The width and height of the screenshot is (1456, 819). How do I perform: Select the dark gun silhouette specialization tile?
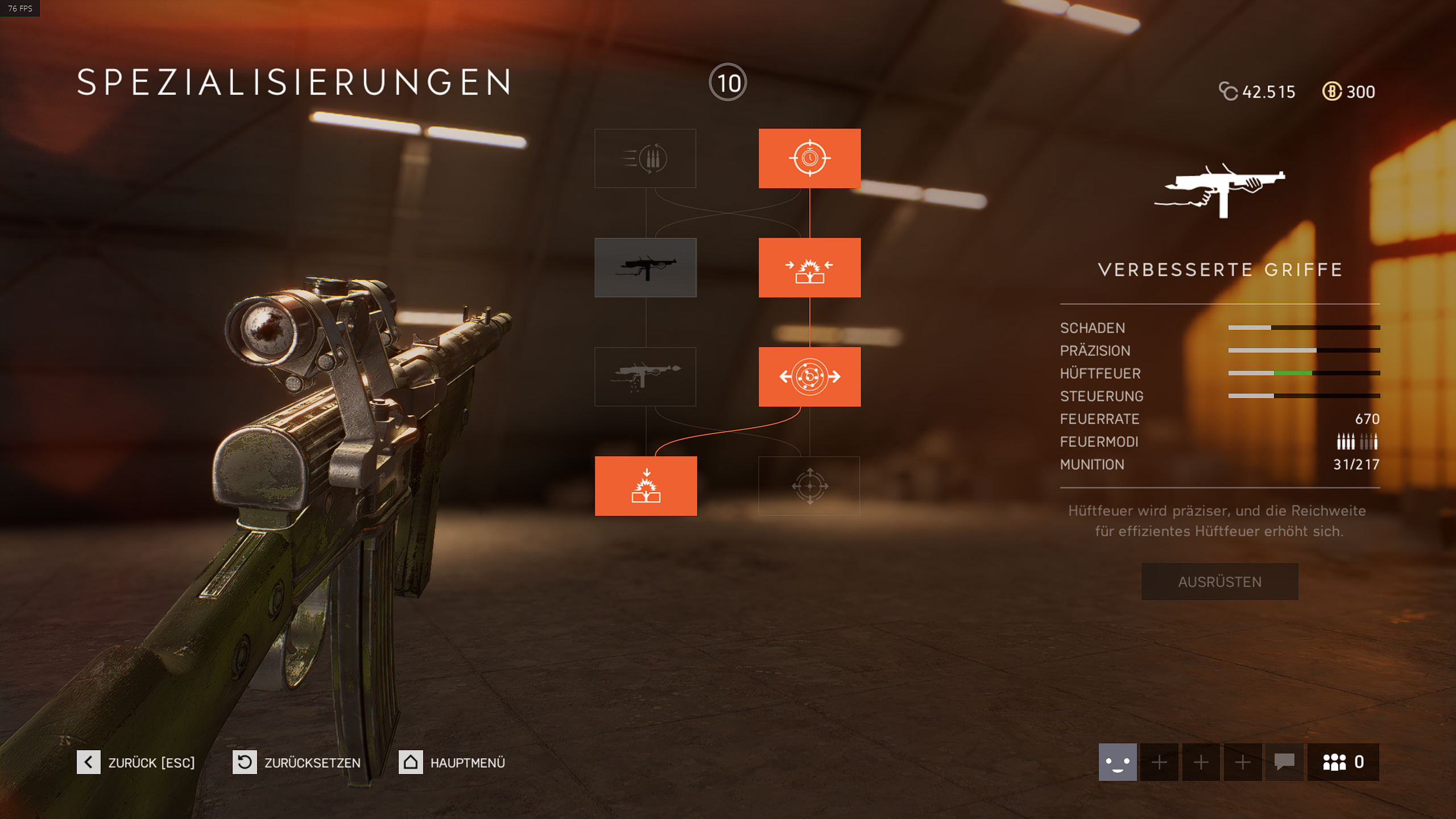(x=645, y=267)
